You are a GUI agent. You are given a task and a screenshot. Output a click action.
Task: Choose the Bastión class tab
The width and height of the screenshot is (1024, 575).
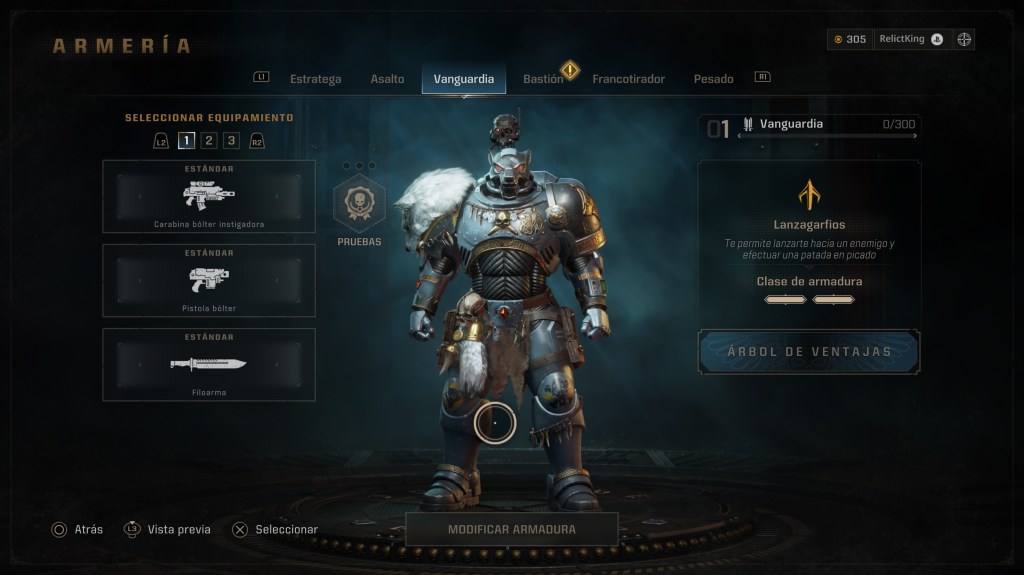tap(543, 79)
